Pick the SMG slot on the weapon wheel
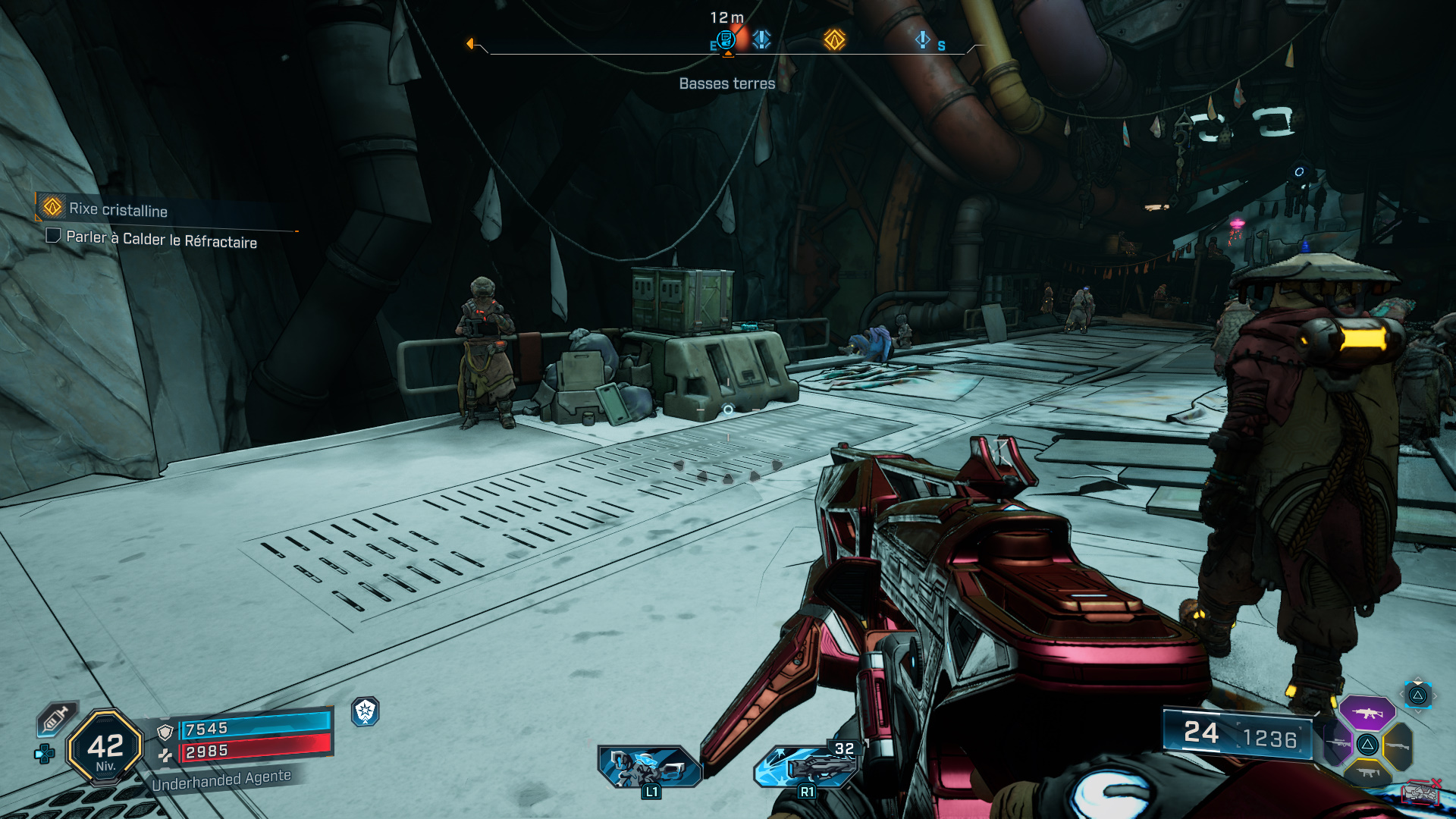The image size is (1456, 819). pos(1367,773)
